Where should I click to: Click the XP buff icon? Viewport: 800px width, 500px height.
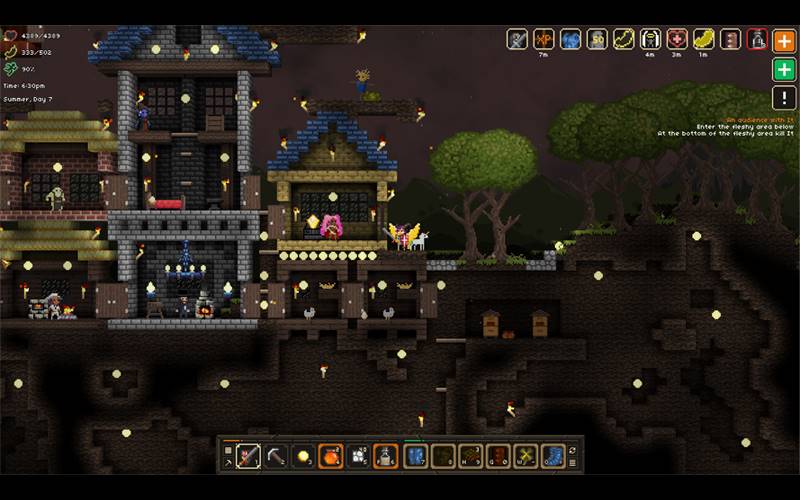543,40
